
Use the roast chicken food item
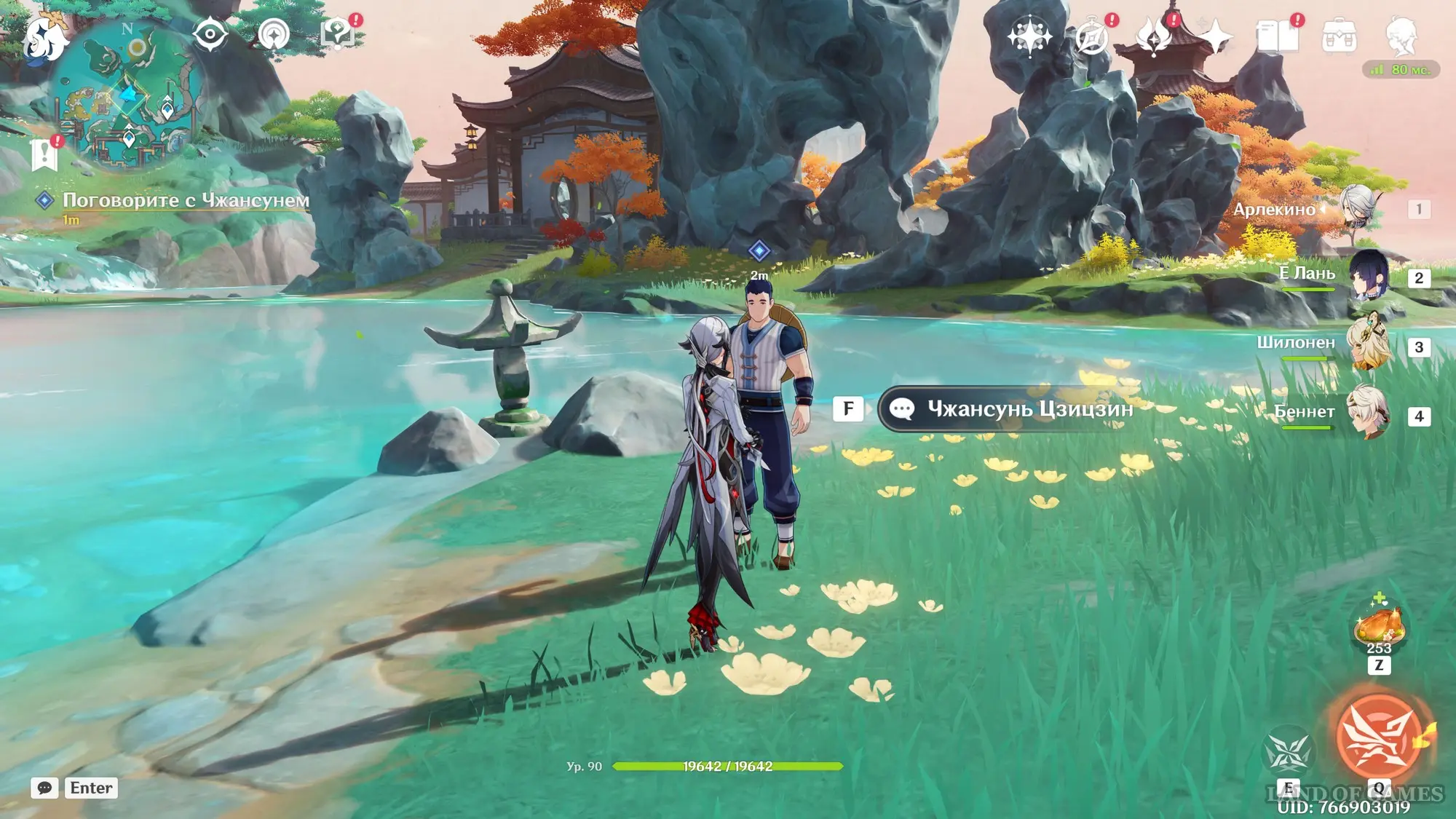click(x=1378, y=625)
